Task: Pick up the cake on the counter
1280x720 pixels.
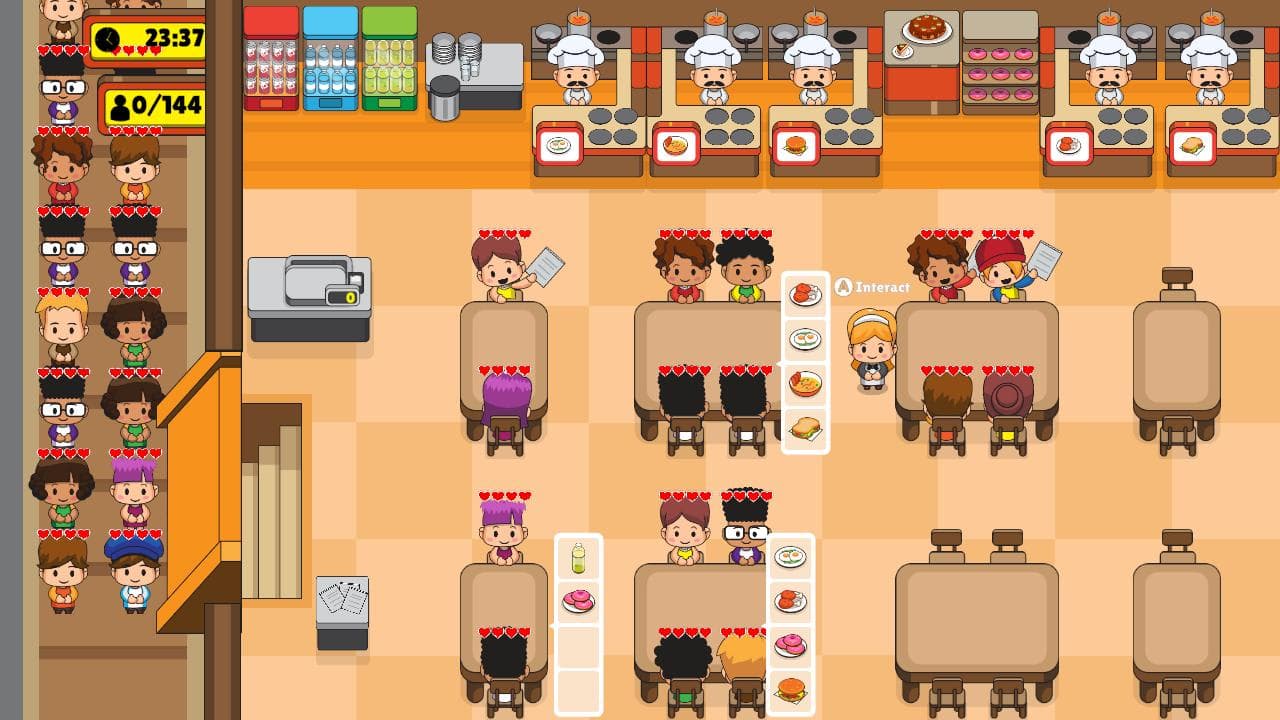Action: tap(925, 28)
